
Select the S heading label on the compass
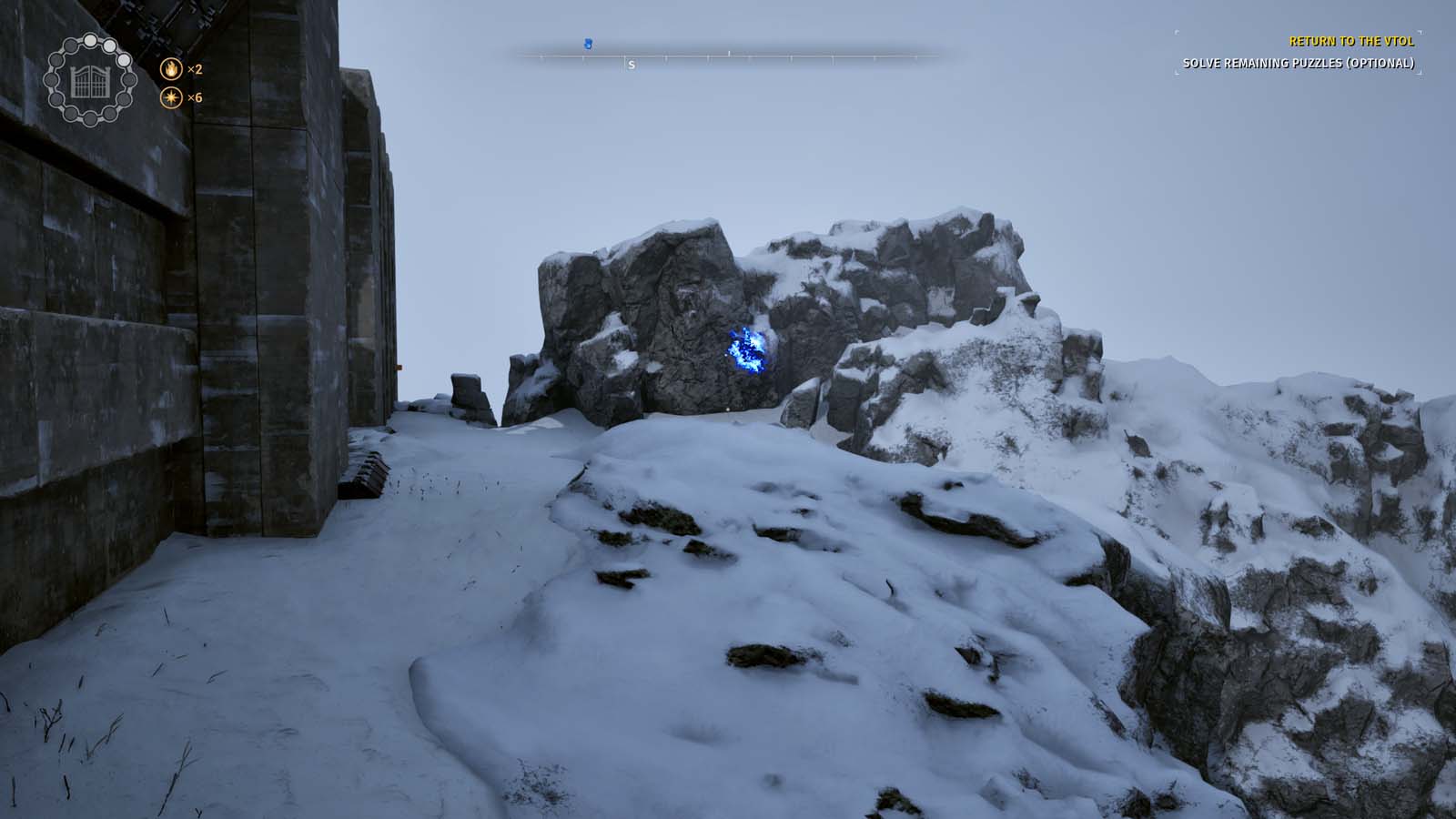pos(632,65)
